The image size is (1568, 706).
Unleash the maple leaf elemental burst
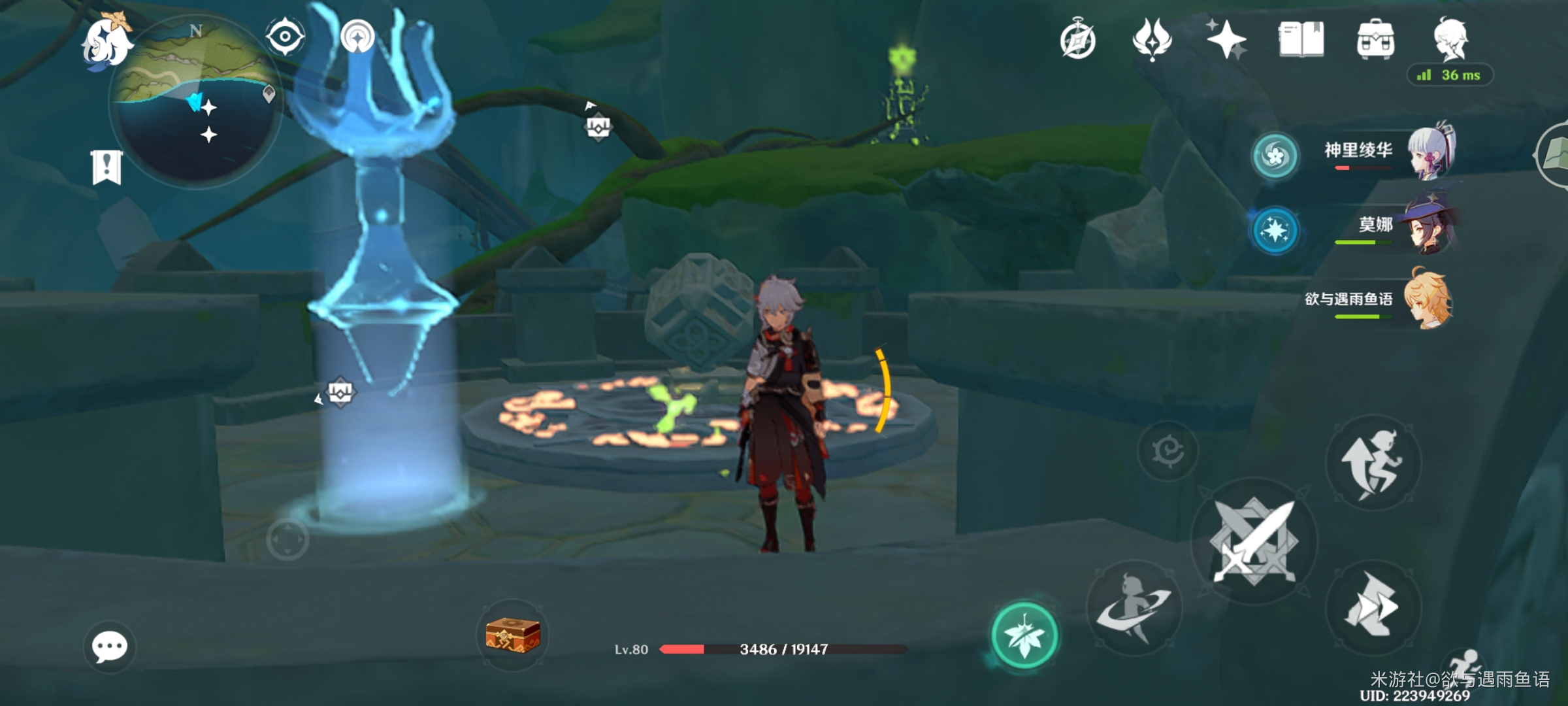[1024, 635]
